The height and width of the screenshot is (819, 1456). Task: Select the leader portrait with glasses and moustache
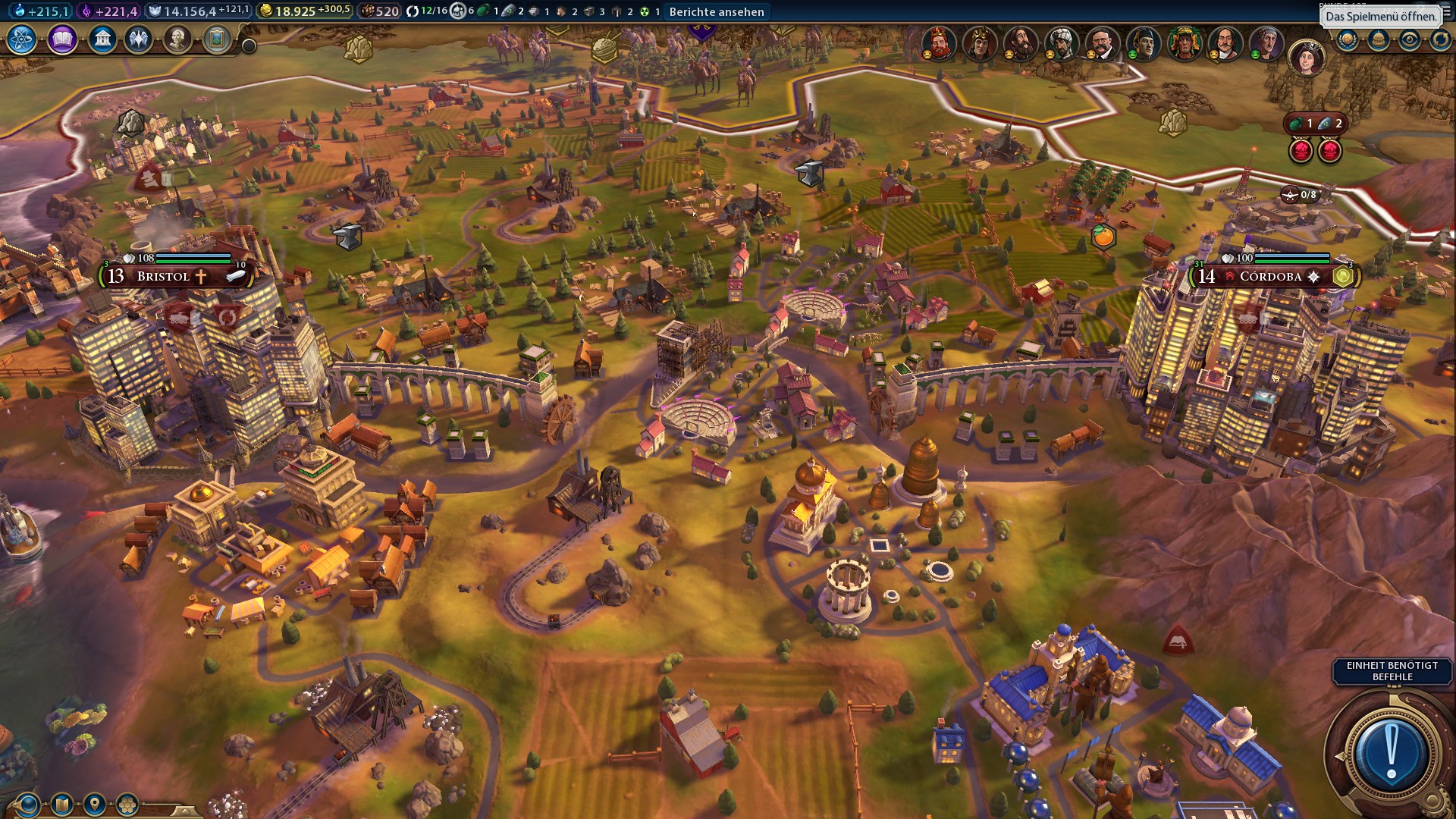(x=1102, y=42)
